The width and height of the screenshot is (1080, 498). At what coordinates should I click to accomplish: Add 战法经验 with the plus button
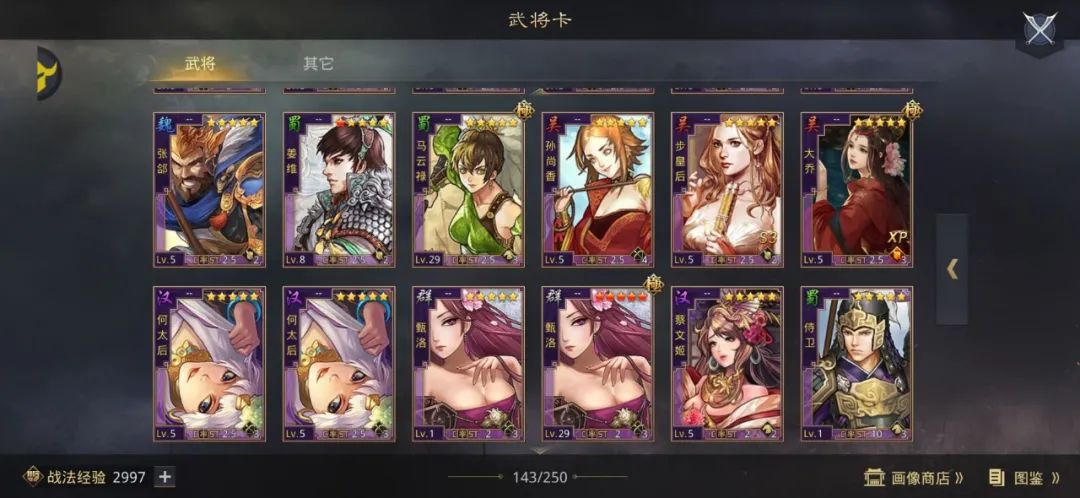click(x=165, y=477)
